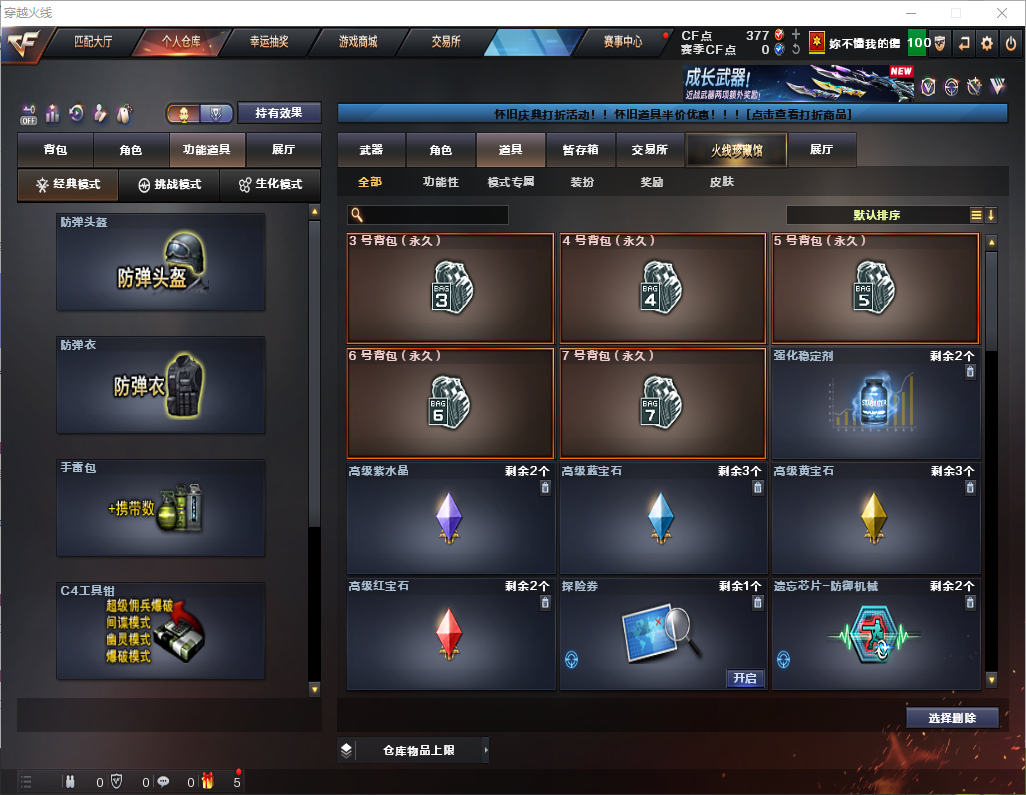This screenshot has height=795, width=1026.
Task: Go to 幸运抽奖 lucky draw
Action: [268, 42]
